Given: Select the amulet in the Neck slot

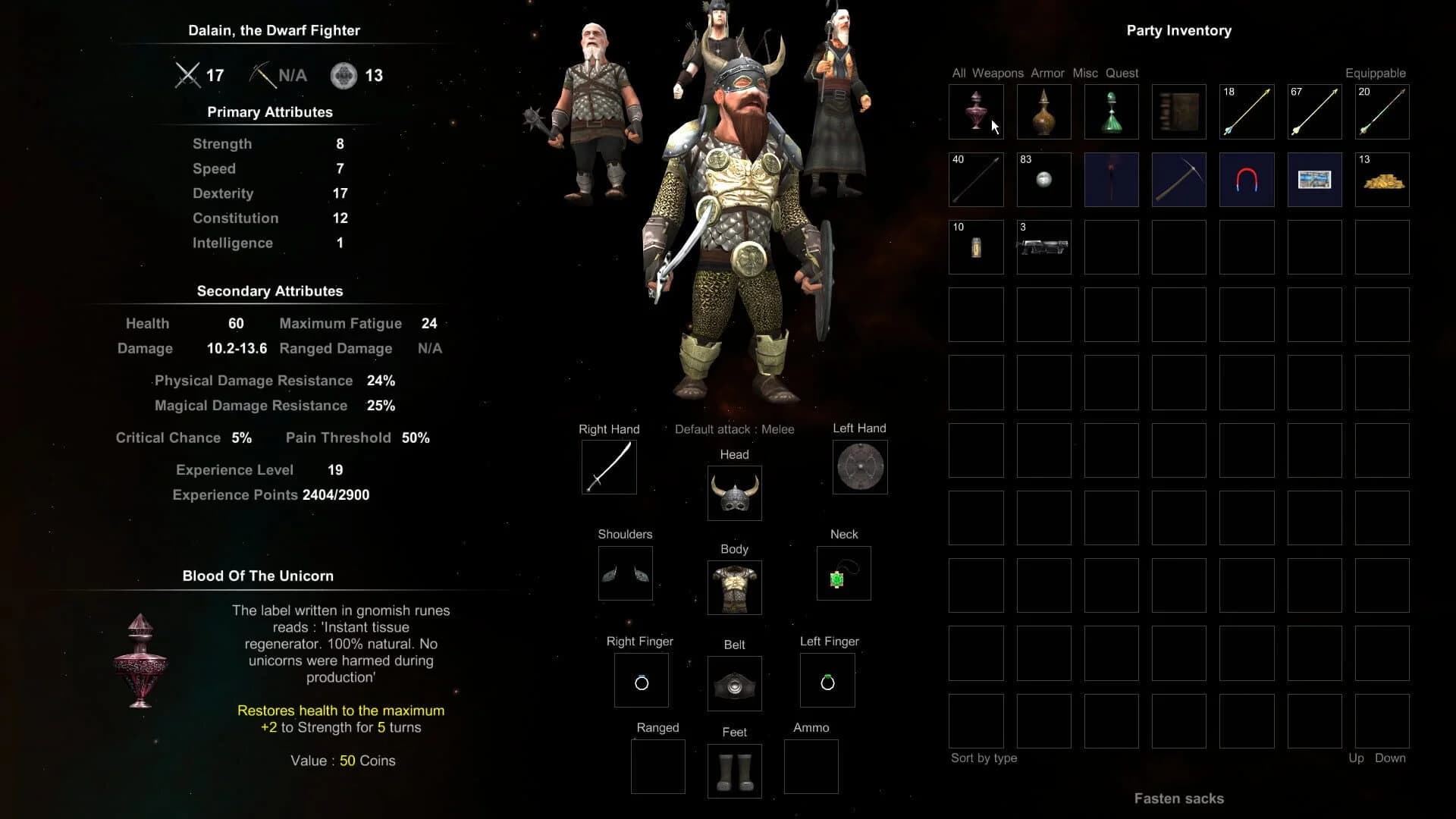Looking at the screenshot, I should [843, 573].
